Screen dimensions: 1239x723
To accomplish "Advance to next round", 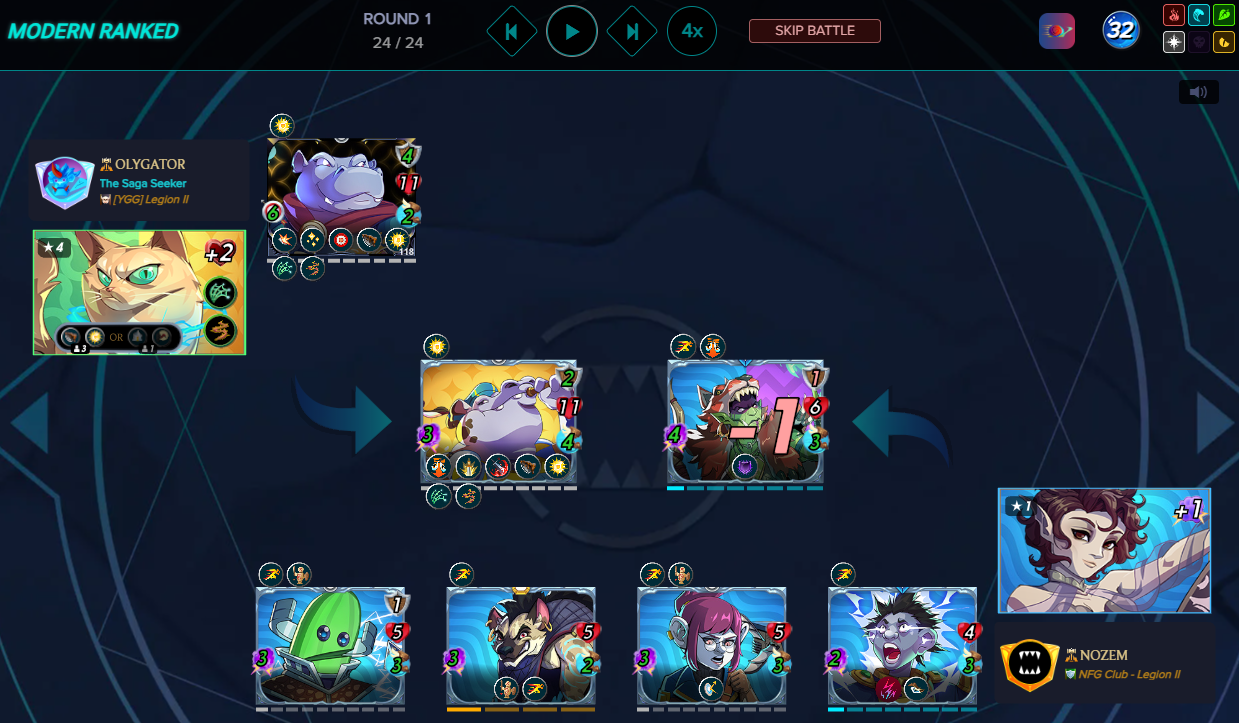I will point(632,32).
